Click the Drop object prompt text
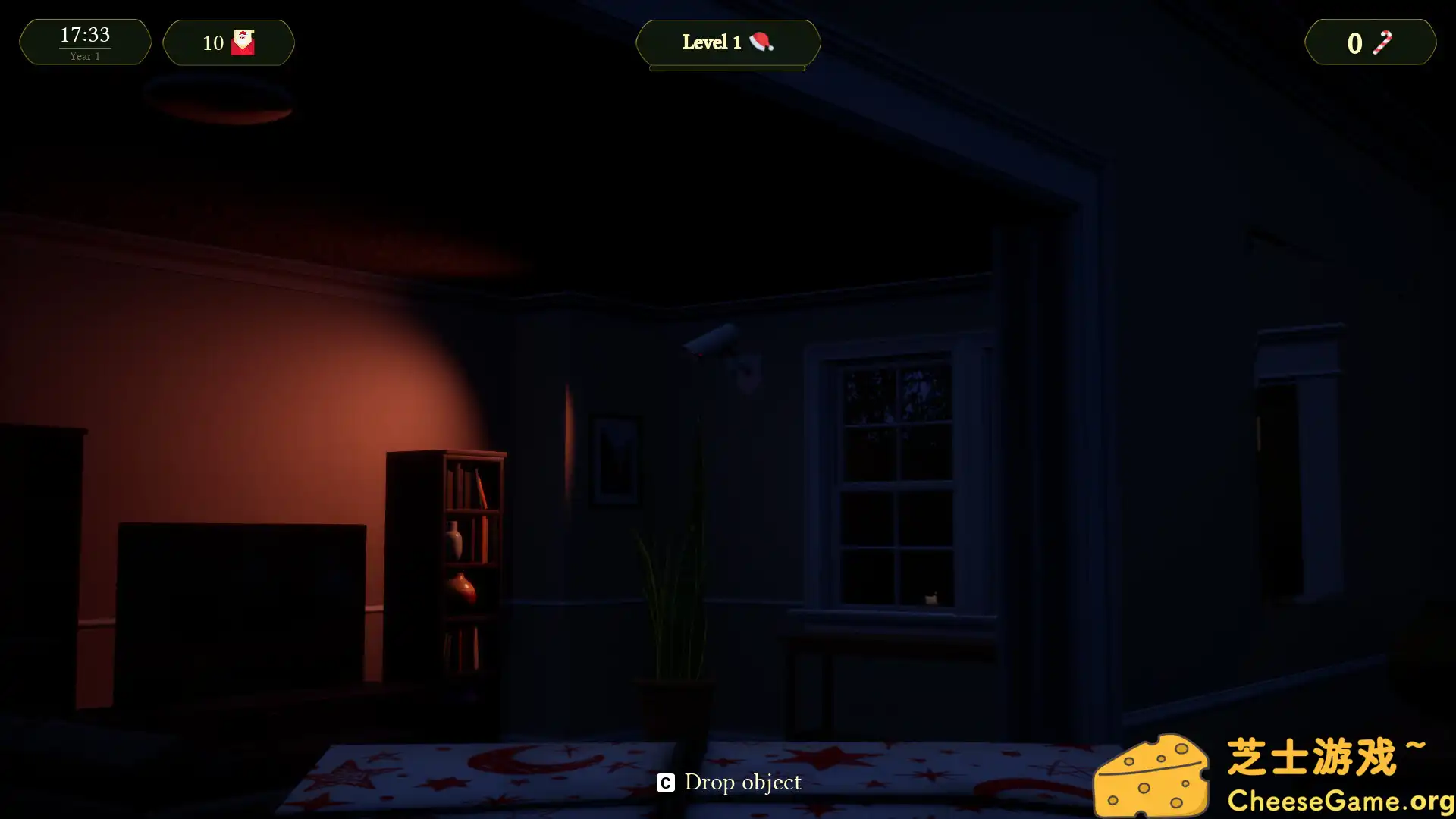1456x819 pixels. point(727,782)
